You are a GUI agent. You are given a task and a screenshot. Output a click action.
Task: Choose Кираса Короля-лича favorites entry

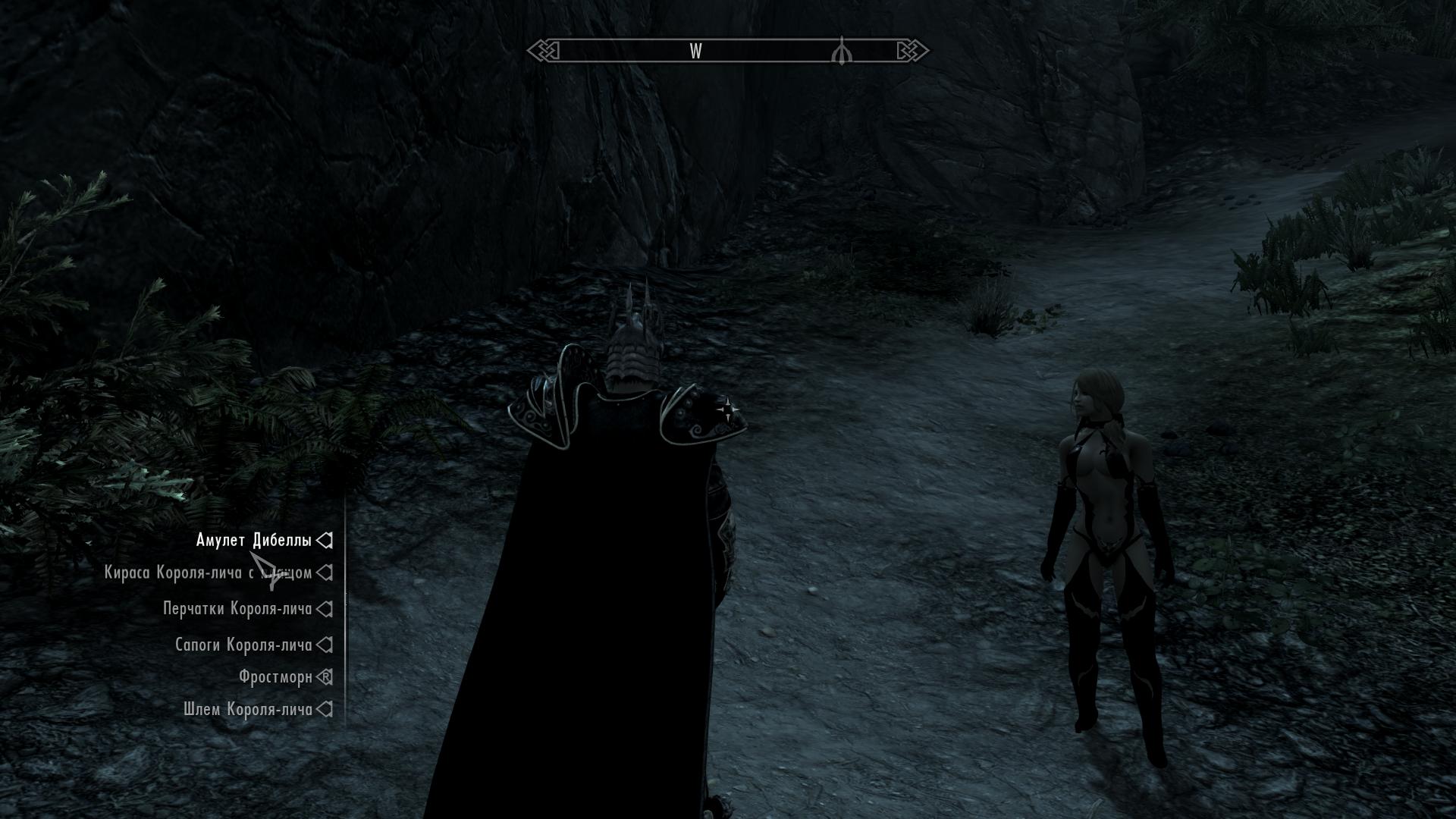click(x=208, y=573)
